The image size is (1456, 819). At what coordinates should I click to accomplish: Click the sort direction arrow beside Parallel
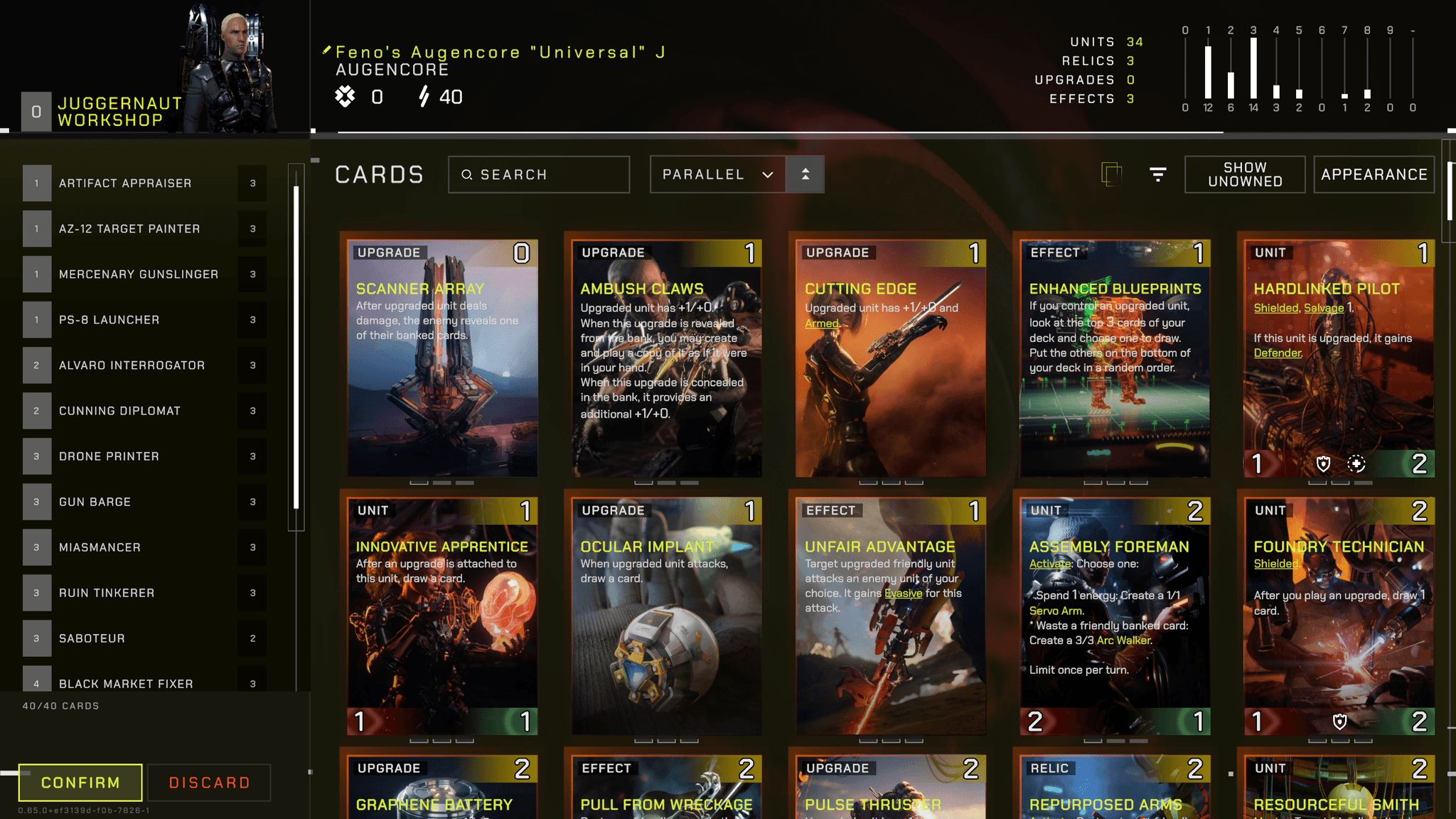tap(805, 174)
